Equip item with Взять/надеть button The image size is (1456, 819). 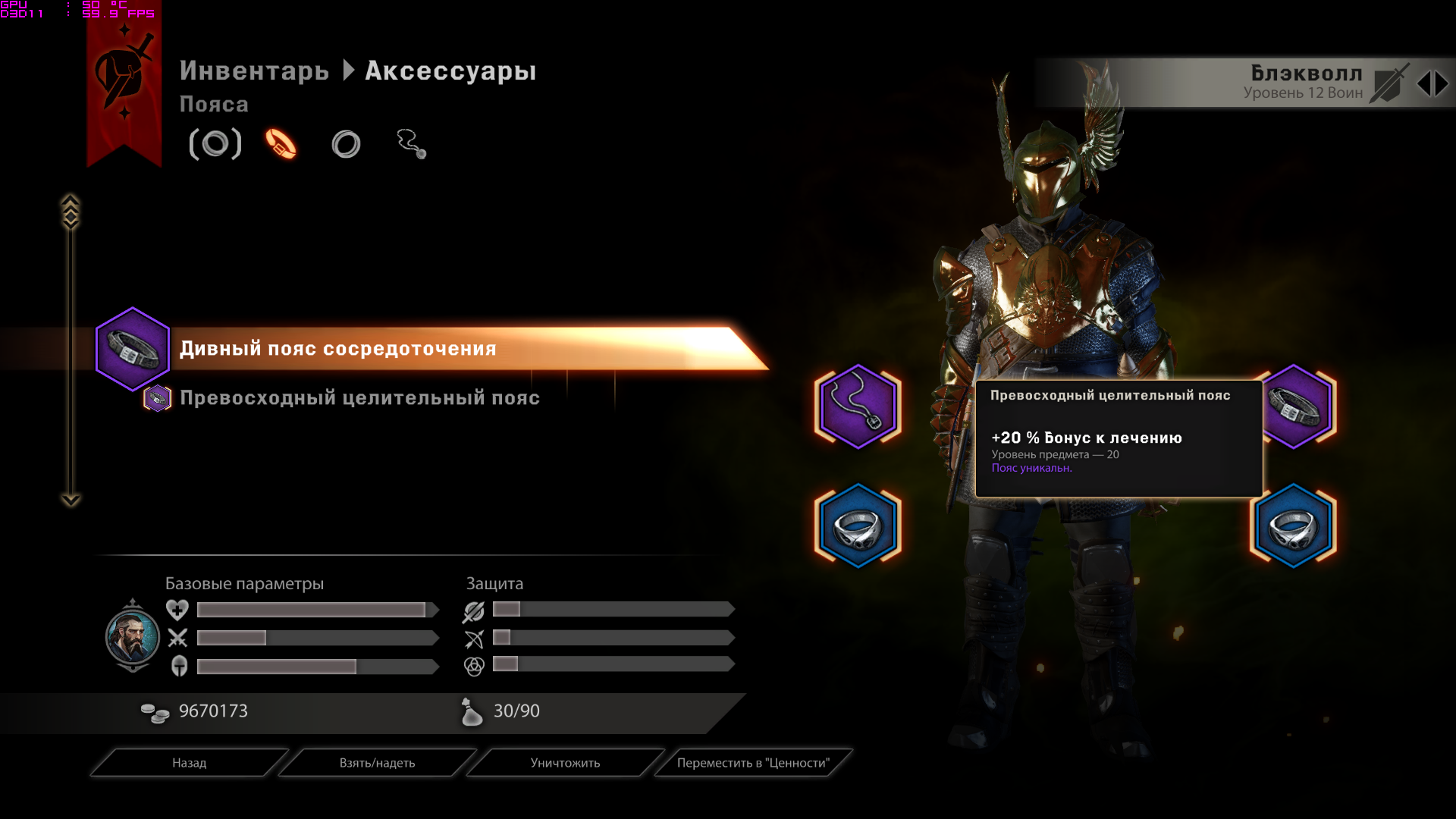point(377,763)
